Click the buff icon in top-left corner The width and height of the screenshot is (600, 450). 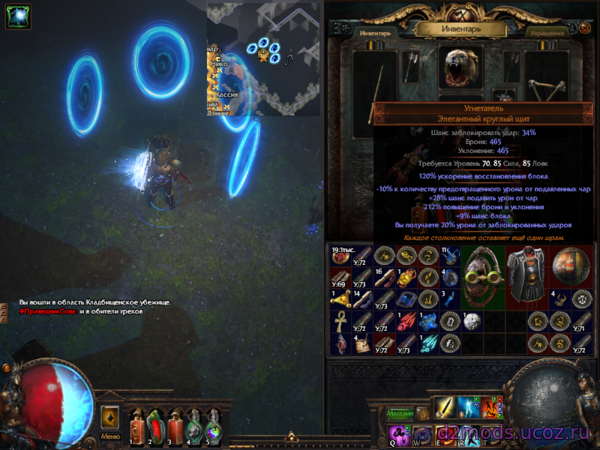15,19
